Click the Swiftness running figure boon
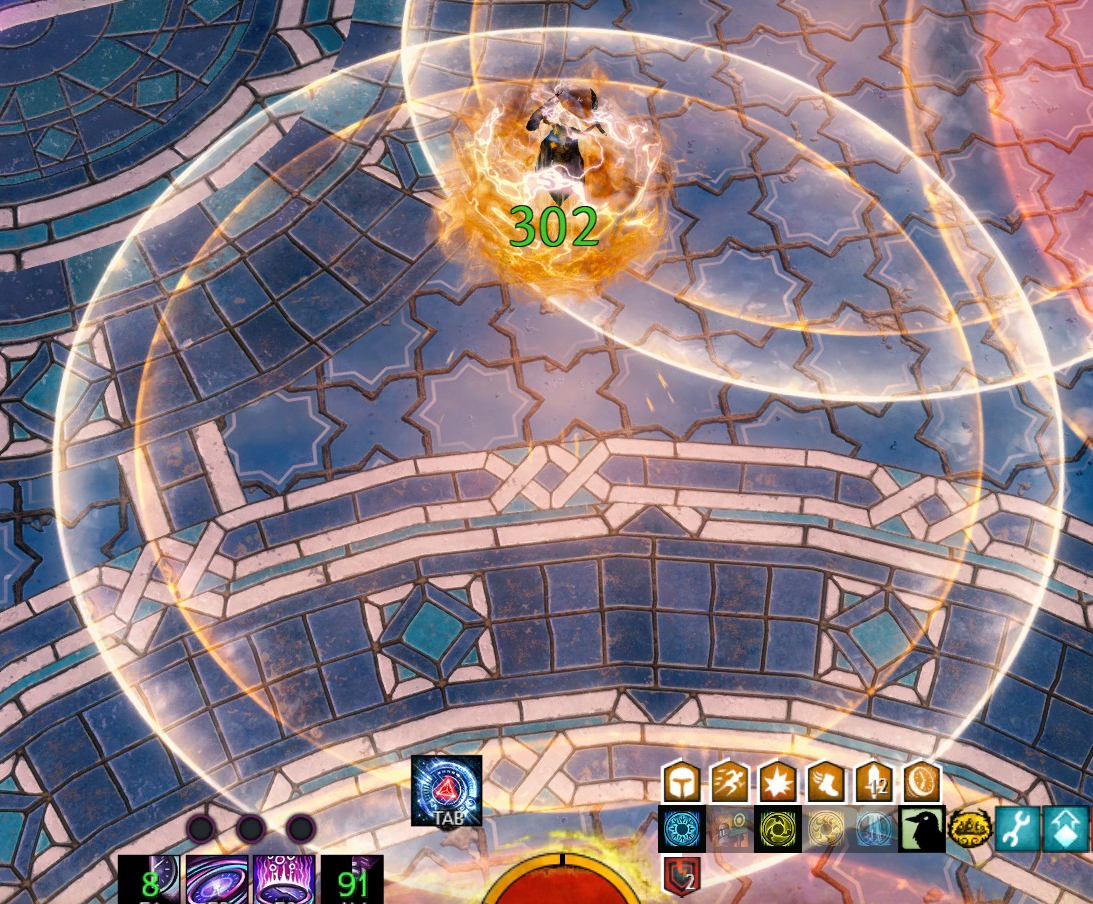The width and height of the screenshot is (1093, 904). point(728,782)
